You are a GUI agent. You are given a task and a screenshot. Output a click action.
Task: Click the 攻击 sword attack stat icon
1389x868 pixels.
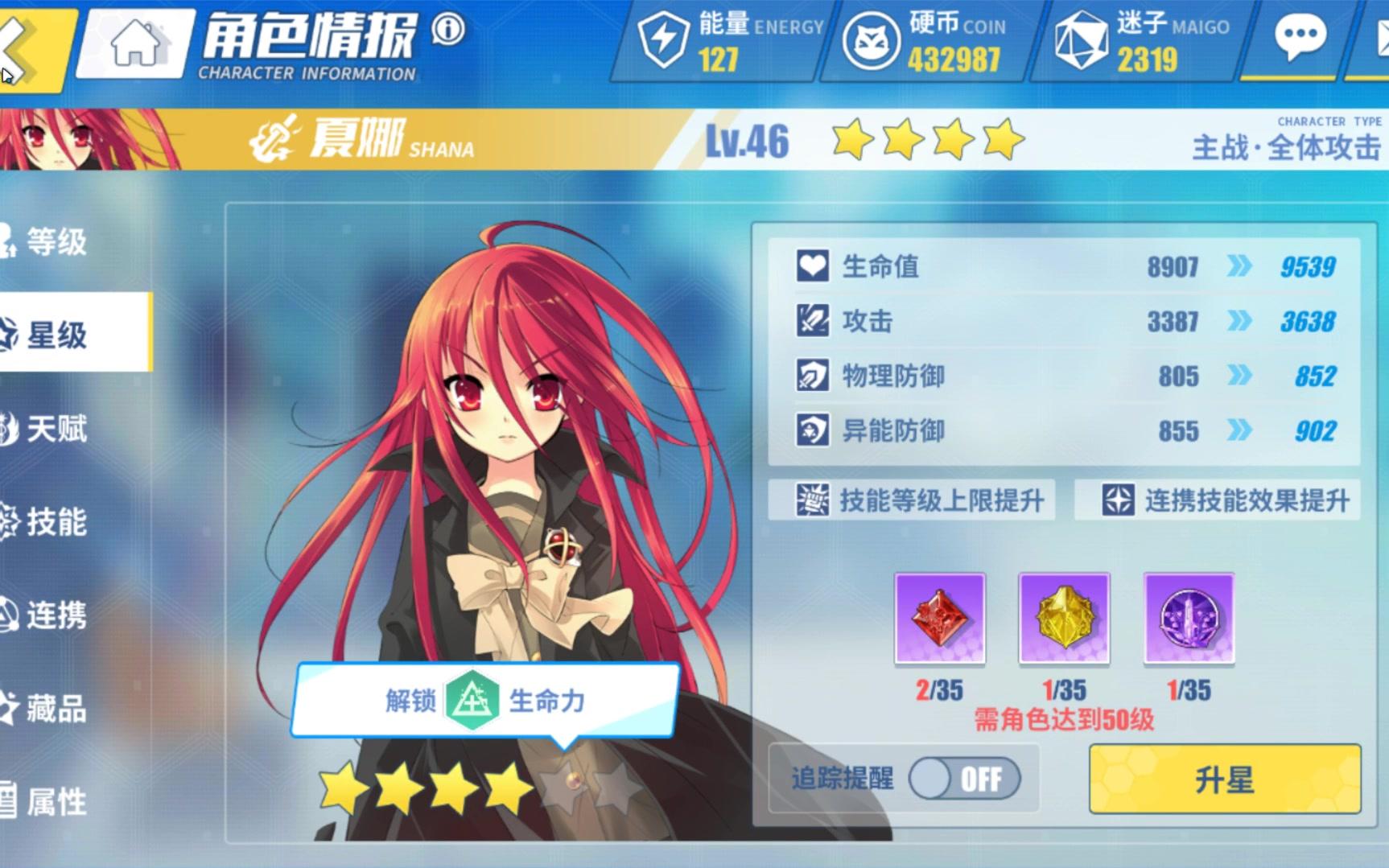click(x=813, y=321)
